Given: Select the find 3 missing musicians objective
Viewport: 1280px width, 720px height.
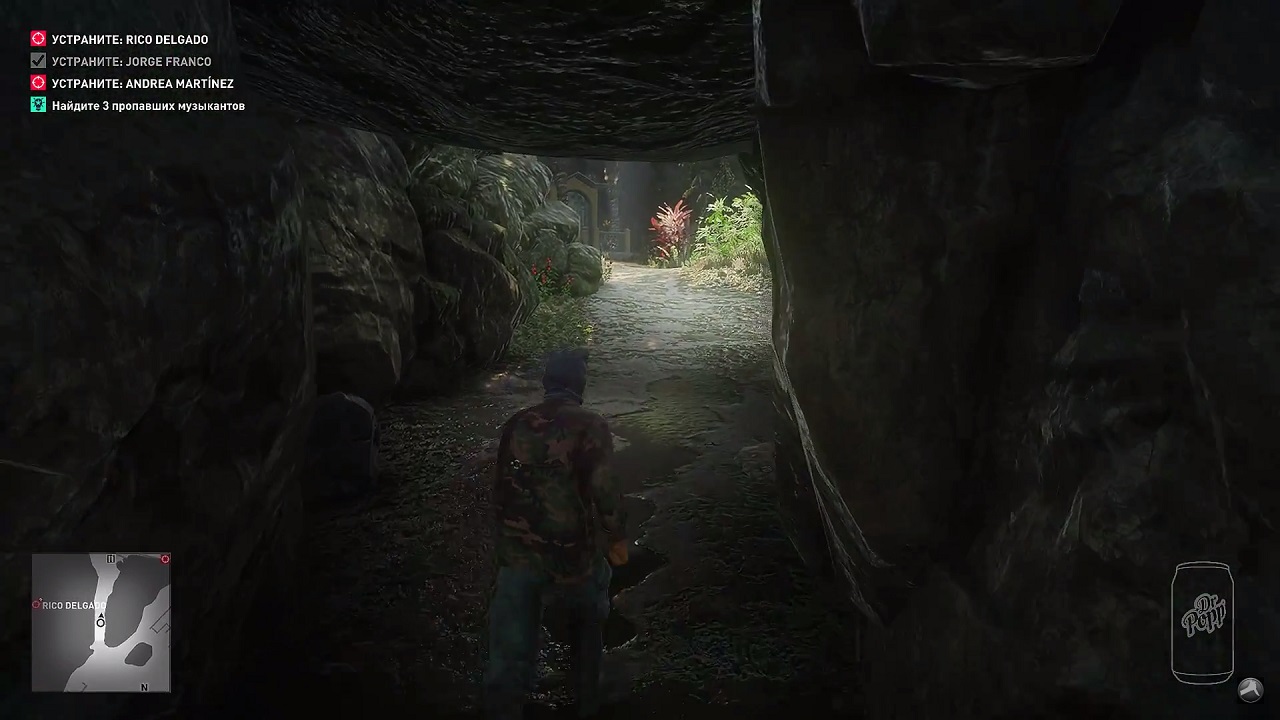Looking at the screenshot, I should pyautogui.click(x=148, y=106).
